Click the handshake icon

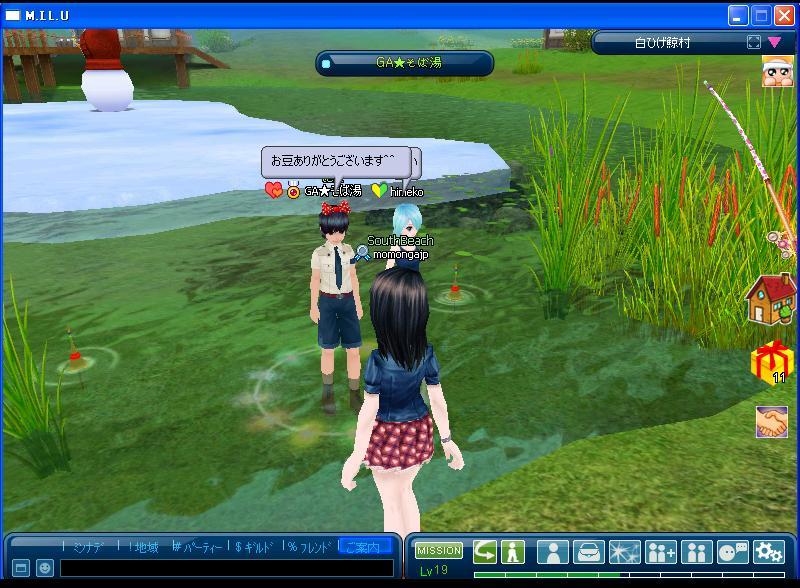click(771, 422)
